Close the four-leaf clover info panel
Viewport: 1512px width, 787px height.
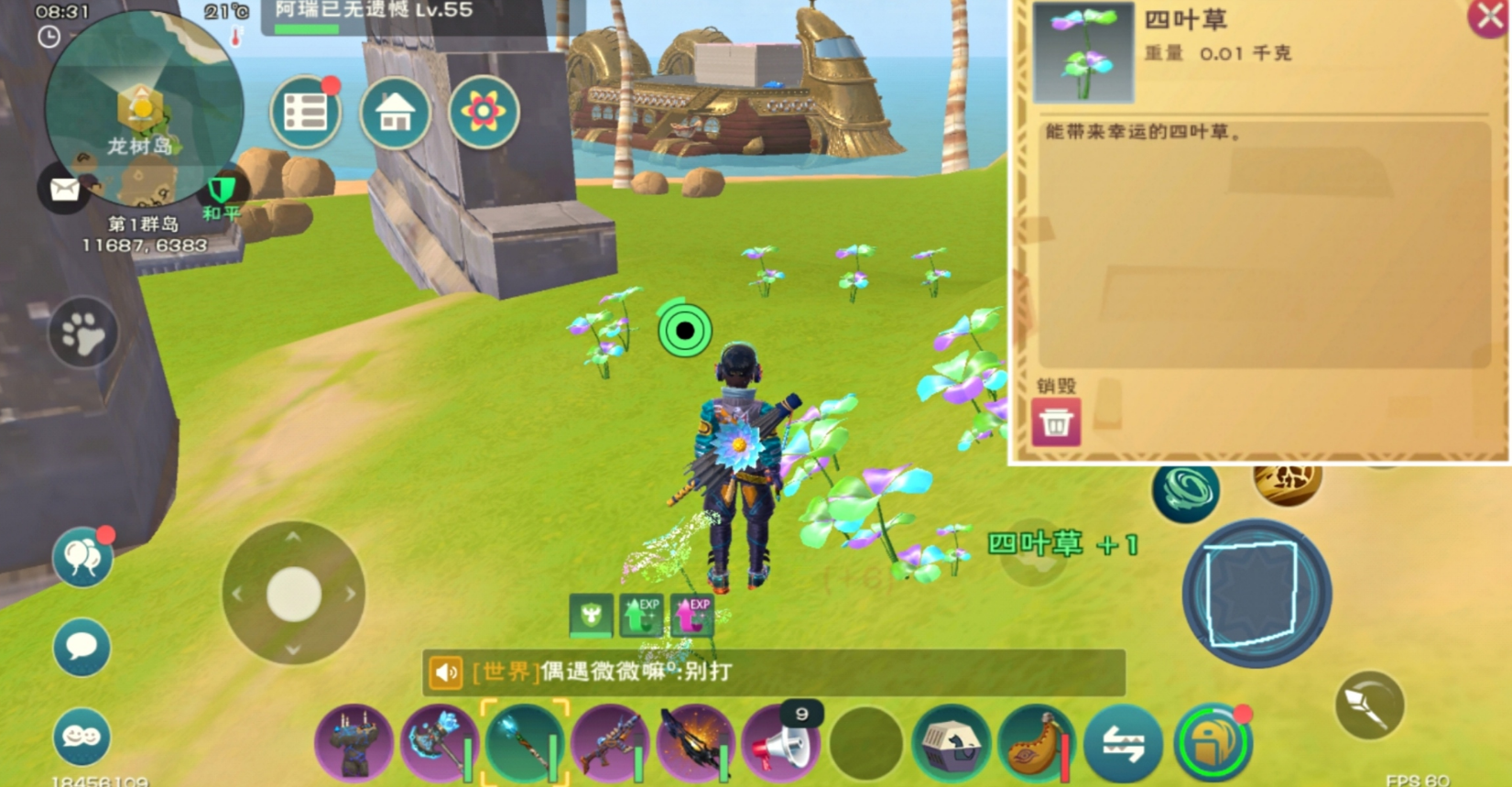(x=1489, y=17)
